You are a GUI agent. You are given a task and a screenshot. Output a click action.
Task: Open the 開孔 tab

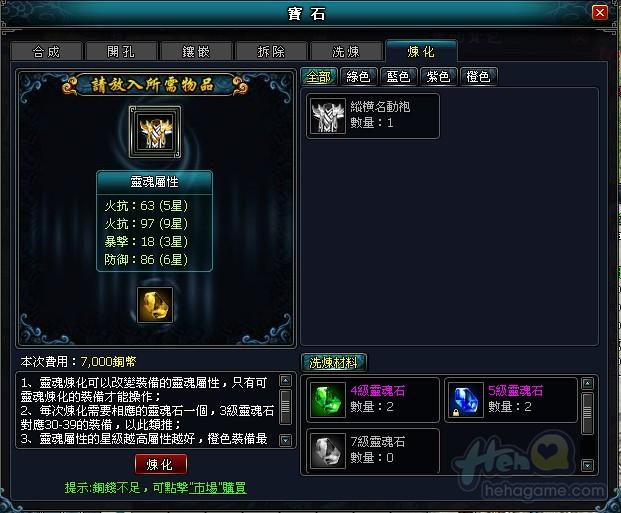121,51
